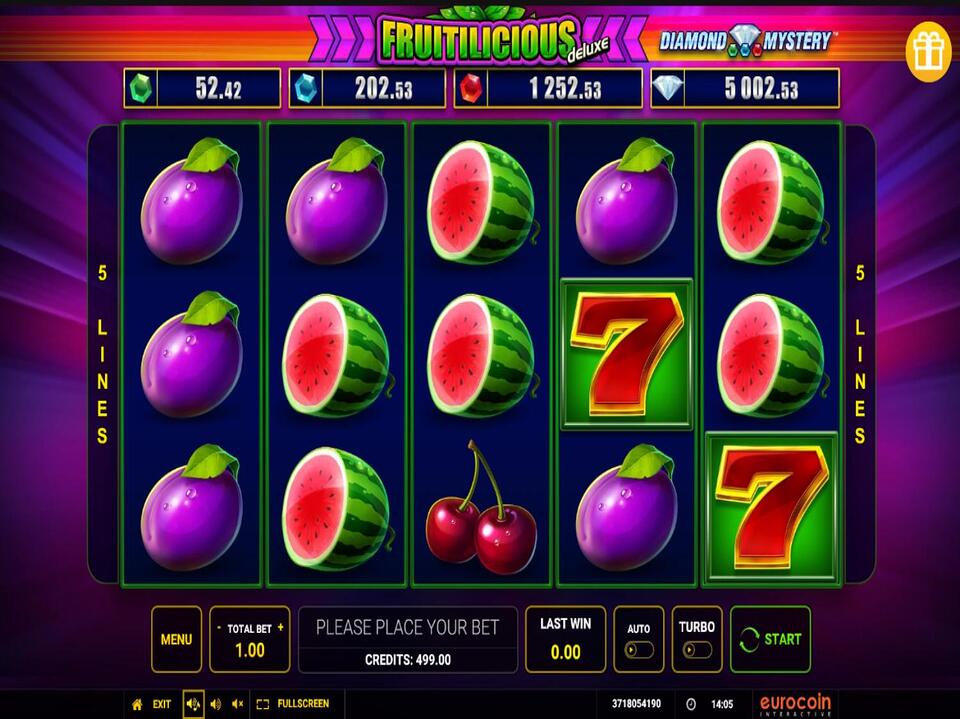Open the MENU button
Image resolution: width=960 pixels, height=719 pixels.
[x=176, y=639]
